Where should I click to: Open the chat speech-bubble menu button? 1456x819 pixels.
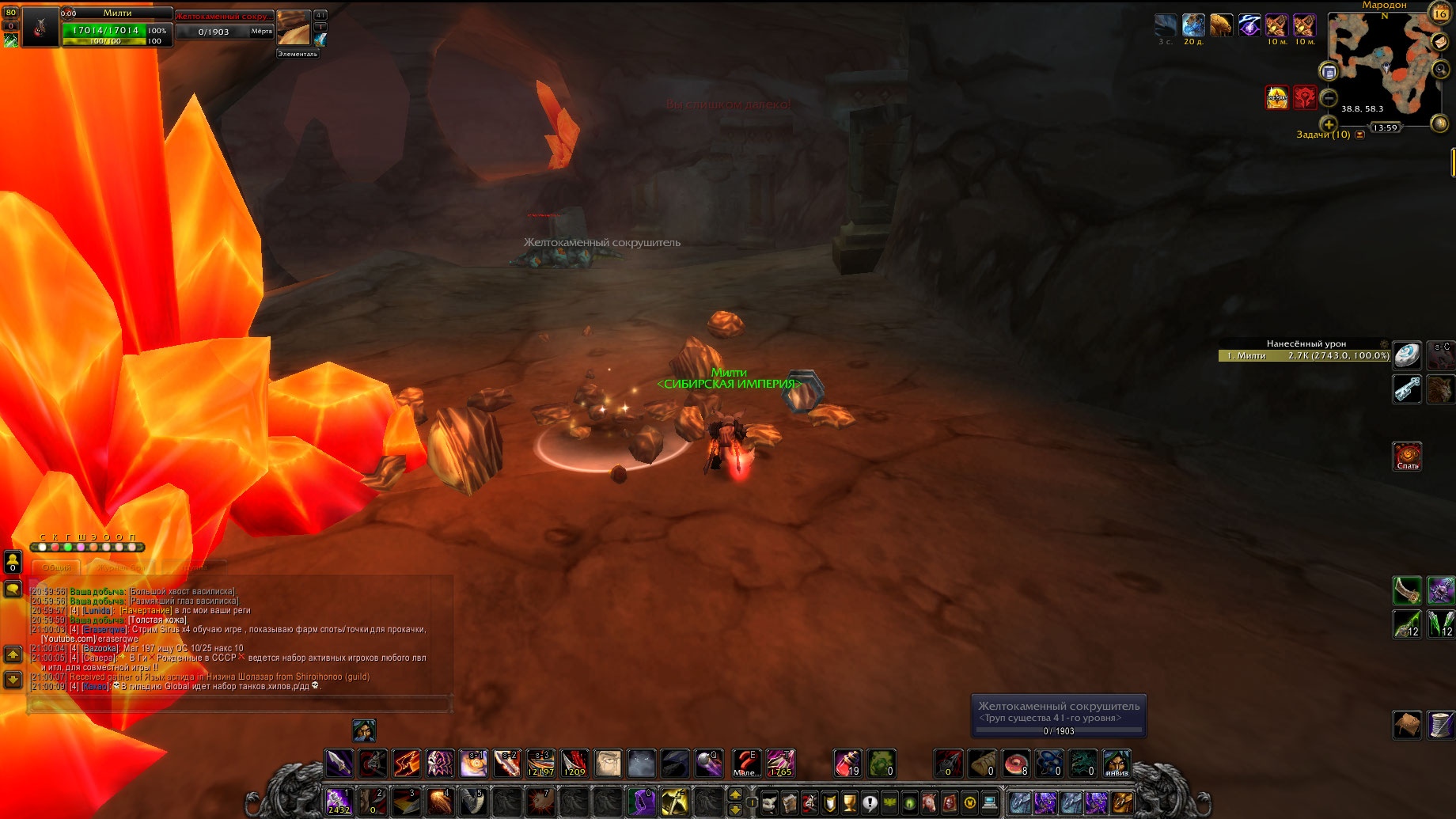(13, 589)
